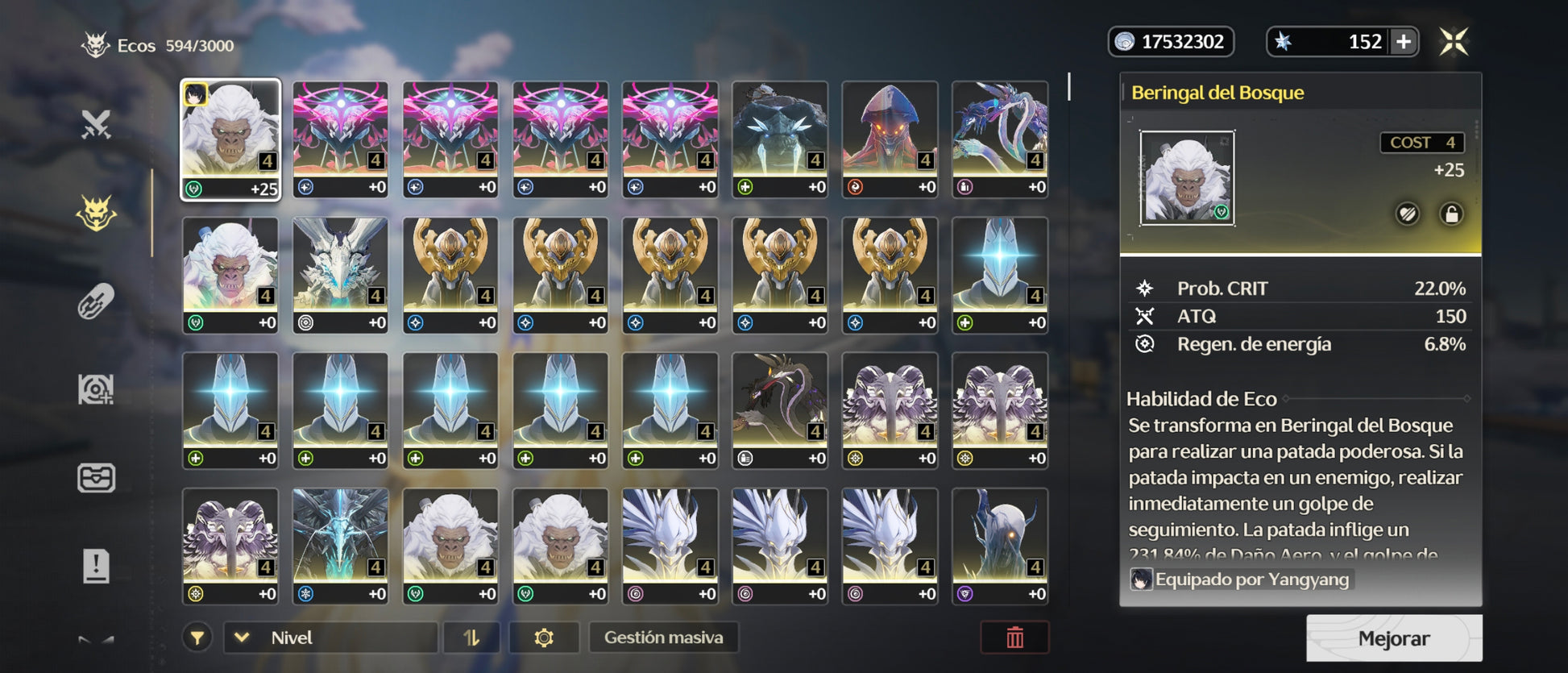Add more Astrite with the plus button
This screenshot has height=673, width=1568.
click(x=1404, y=42)
